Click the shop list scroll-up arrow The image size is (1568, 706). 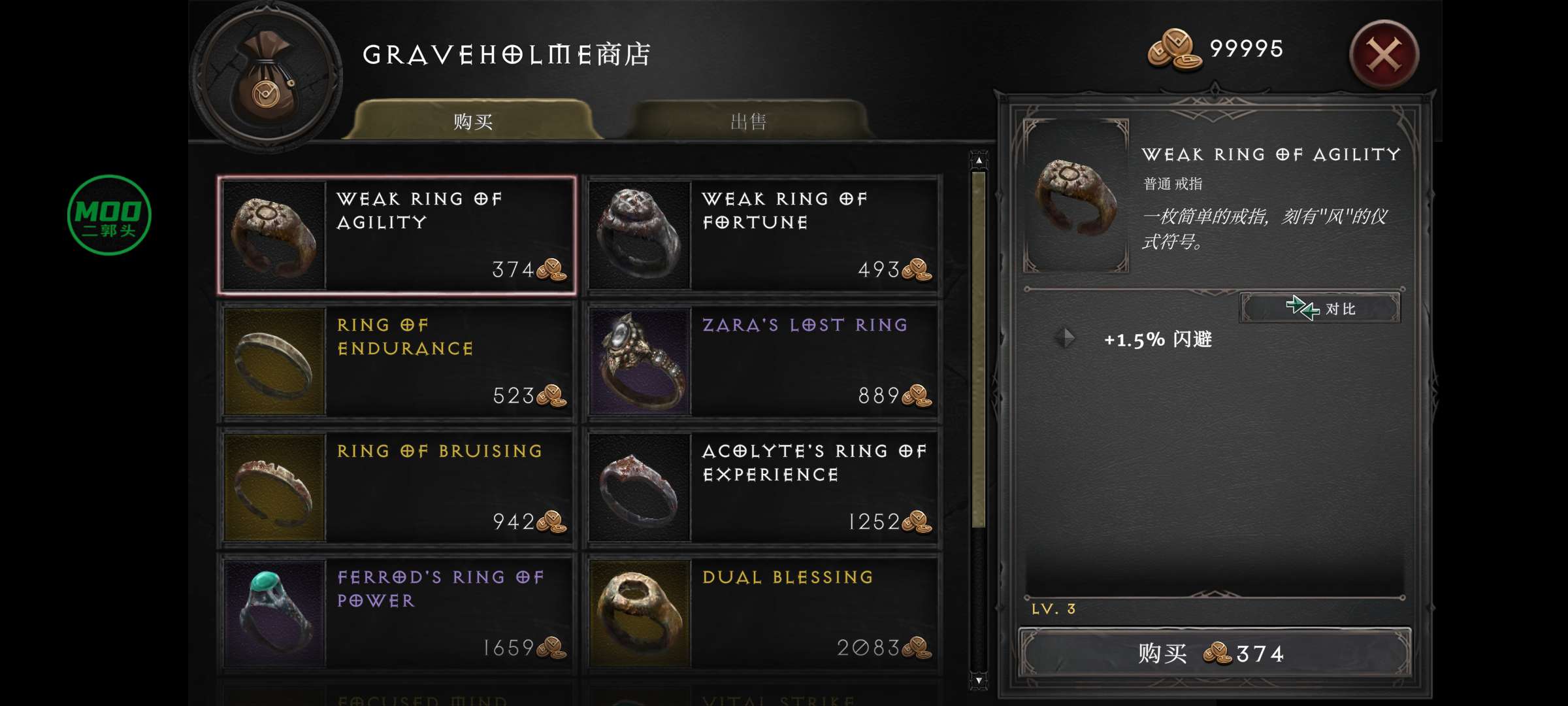tap(979, 160)
